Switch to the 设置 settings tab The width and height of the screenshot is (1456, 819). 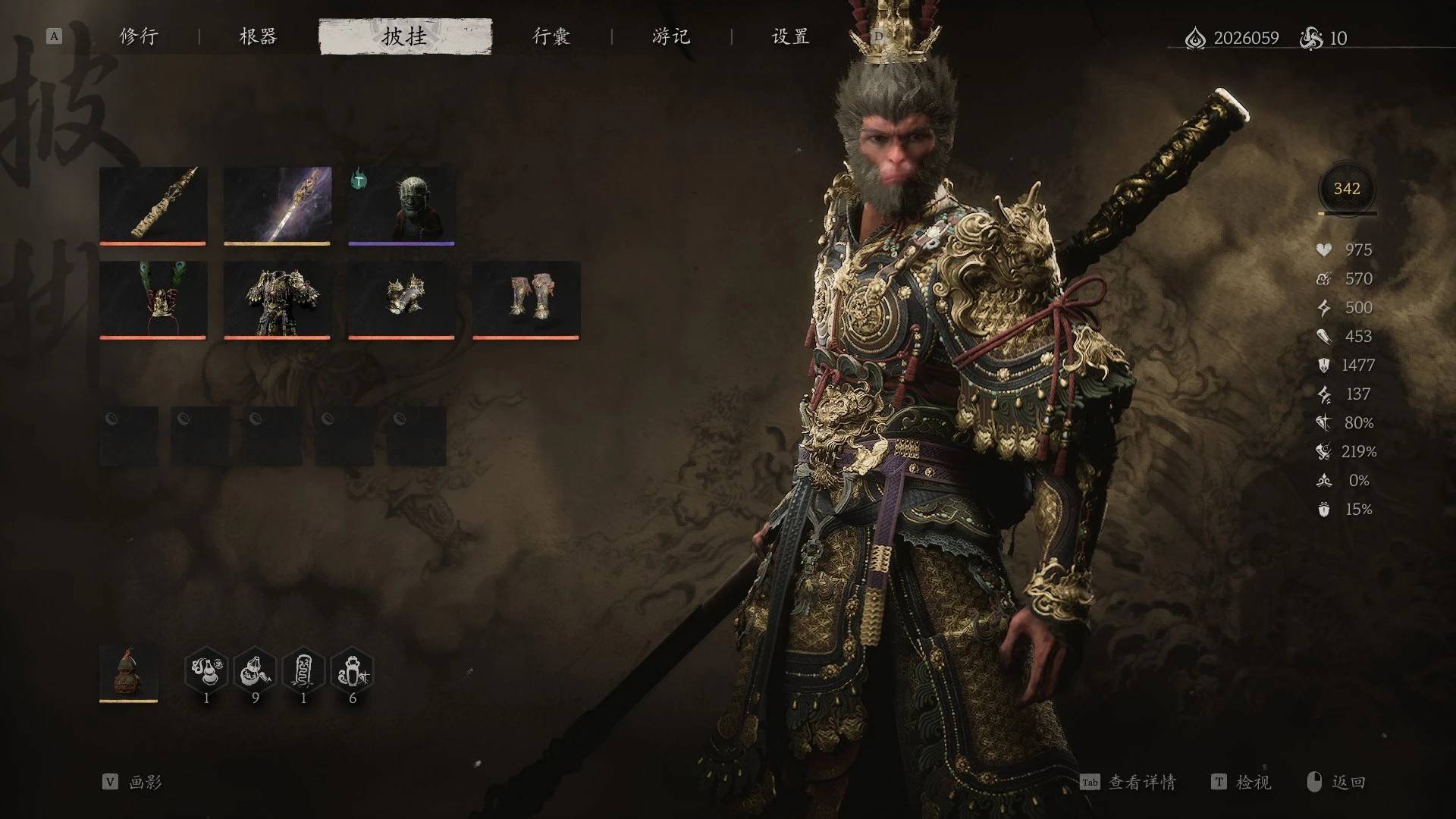tap(790, 36)
